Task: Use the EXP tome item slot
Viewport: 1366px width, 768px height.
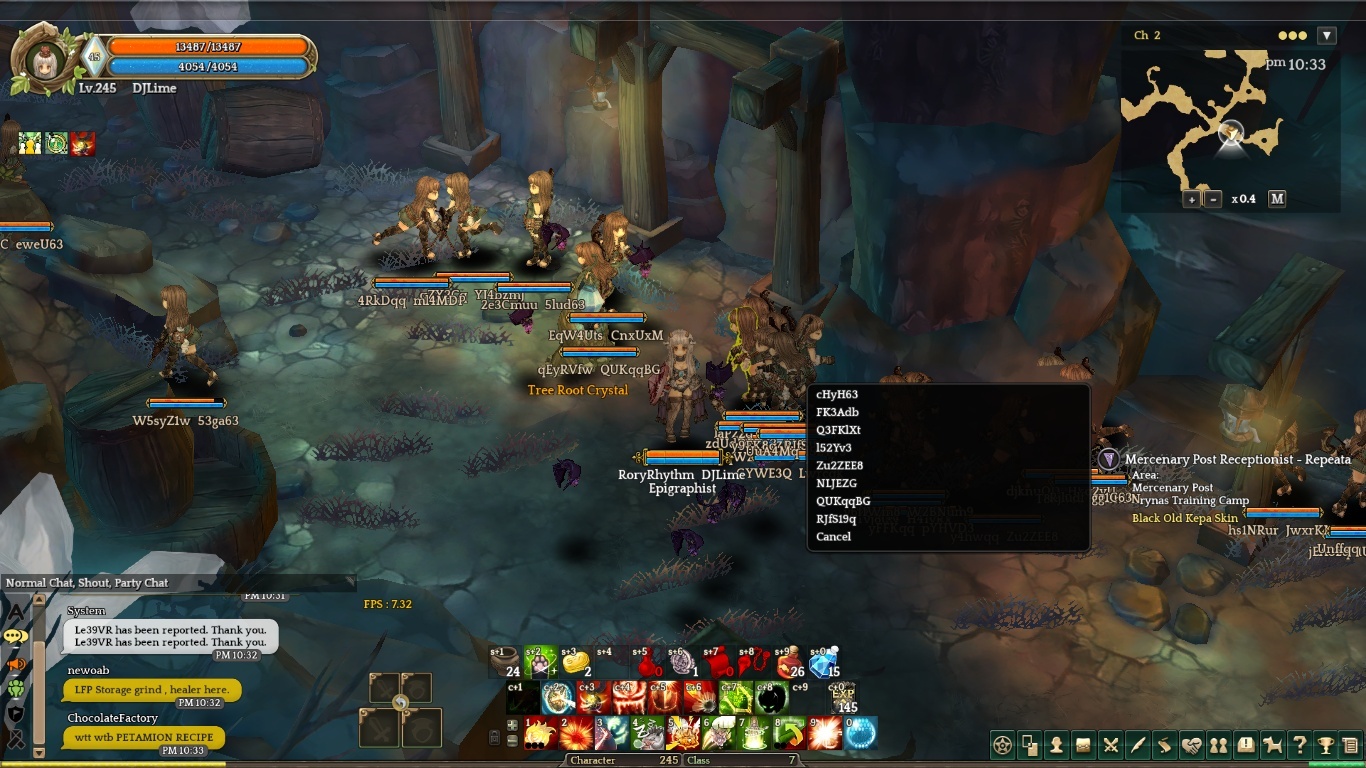Action: pos(843,697)
